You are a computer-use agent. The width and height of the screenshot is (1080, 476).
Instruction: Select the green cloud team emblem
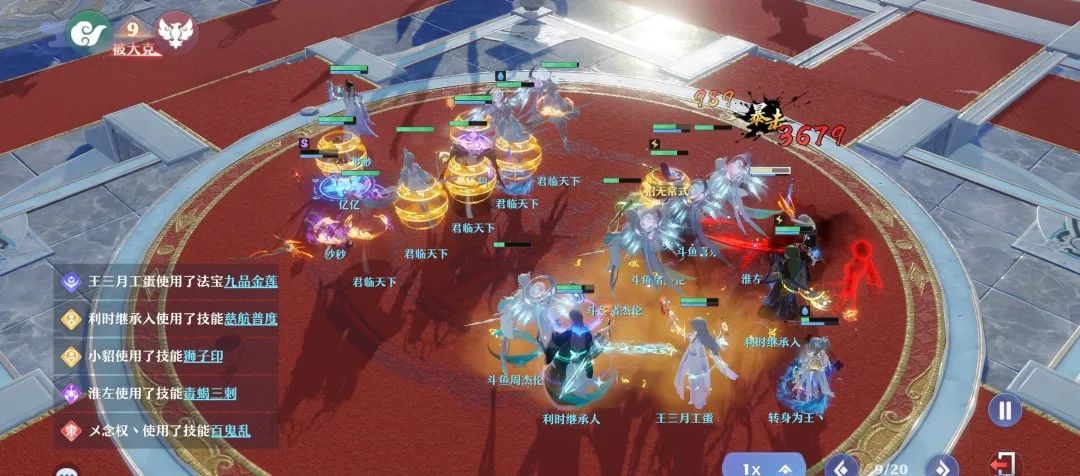pyautogui.click(x=87, y=31)
